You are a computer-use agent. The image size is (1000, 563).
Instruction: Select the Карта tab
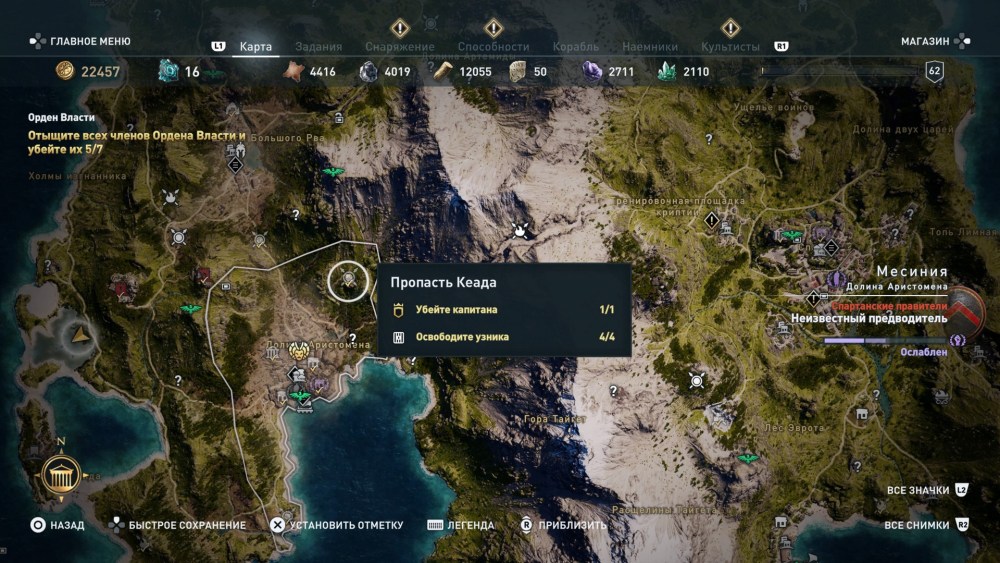point(256,46)
